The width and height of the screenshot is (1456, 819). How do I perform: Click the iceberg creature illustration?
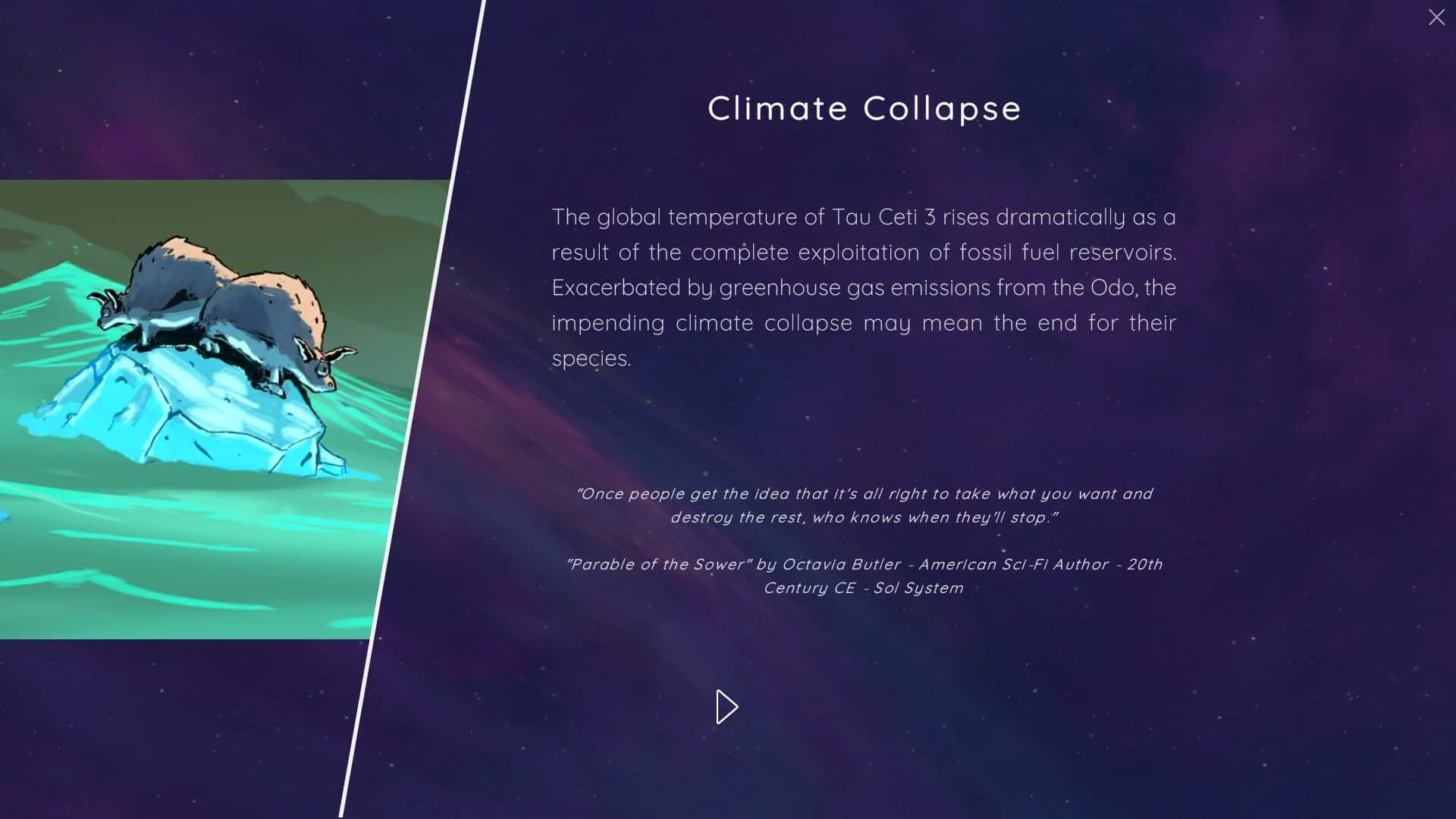212,364
